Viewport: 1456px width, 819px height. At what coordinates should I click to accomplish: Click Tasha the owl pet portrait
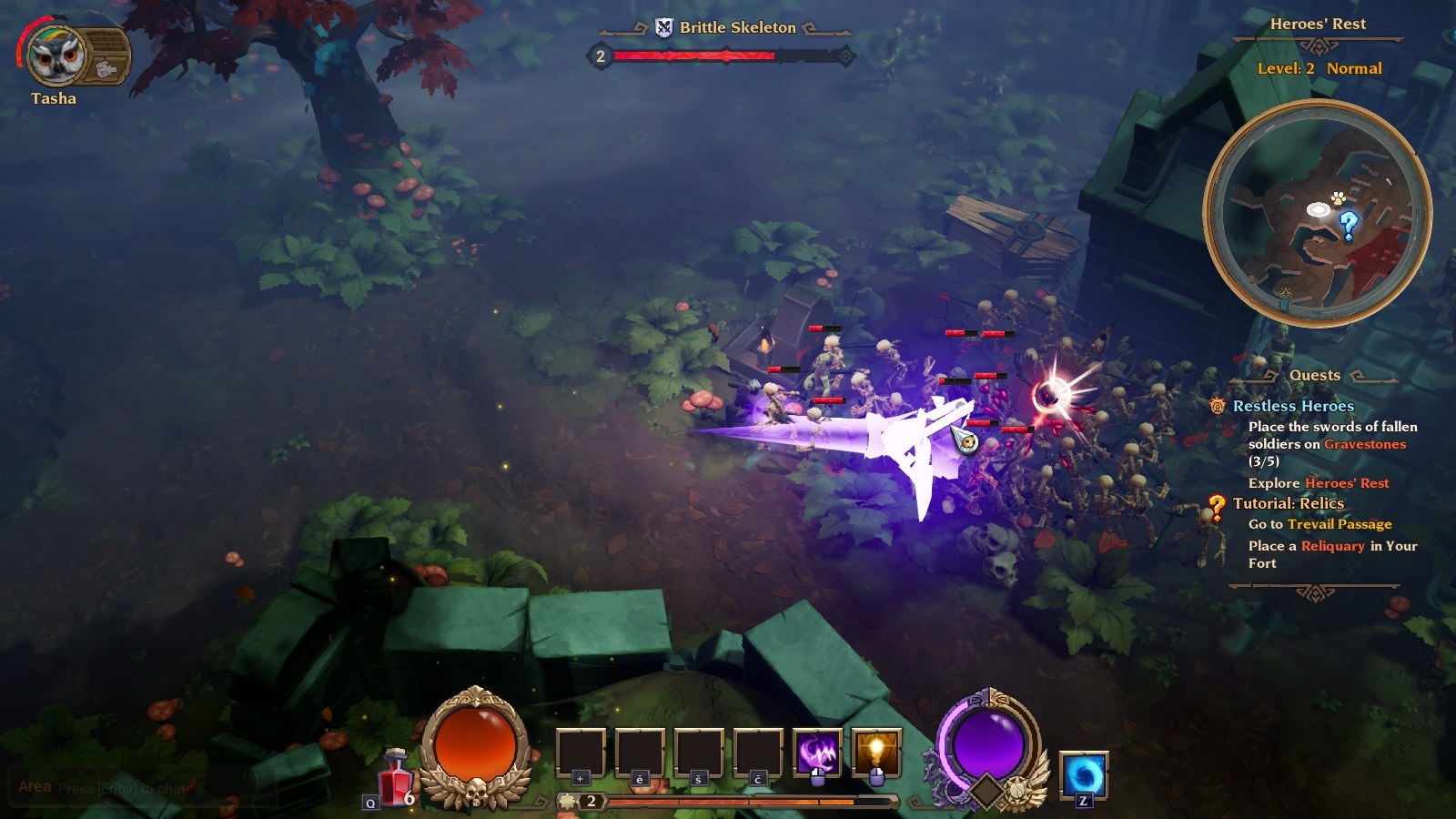coord(55,56)
